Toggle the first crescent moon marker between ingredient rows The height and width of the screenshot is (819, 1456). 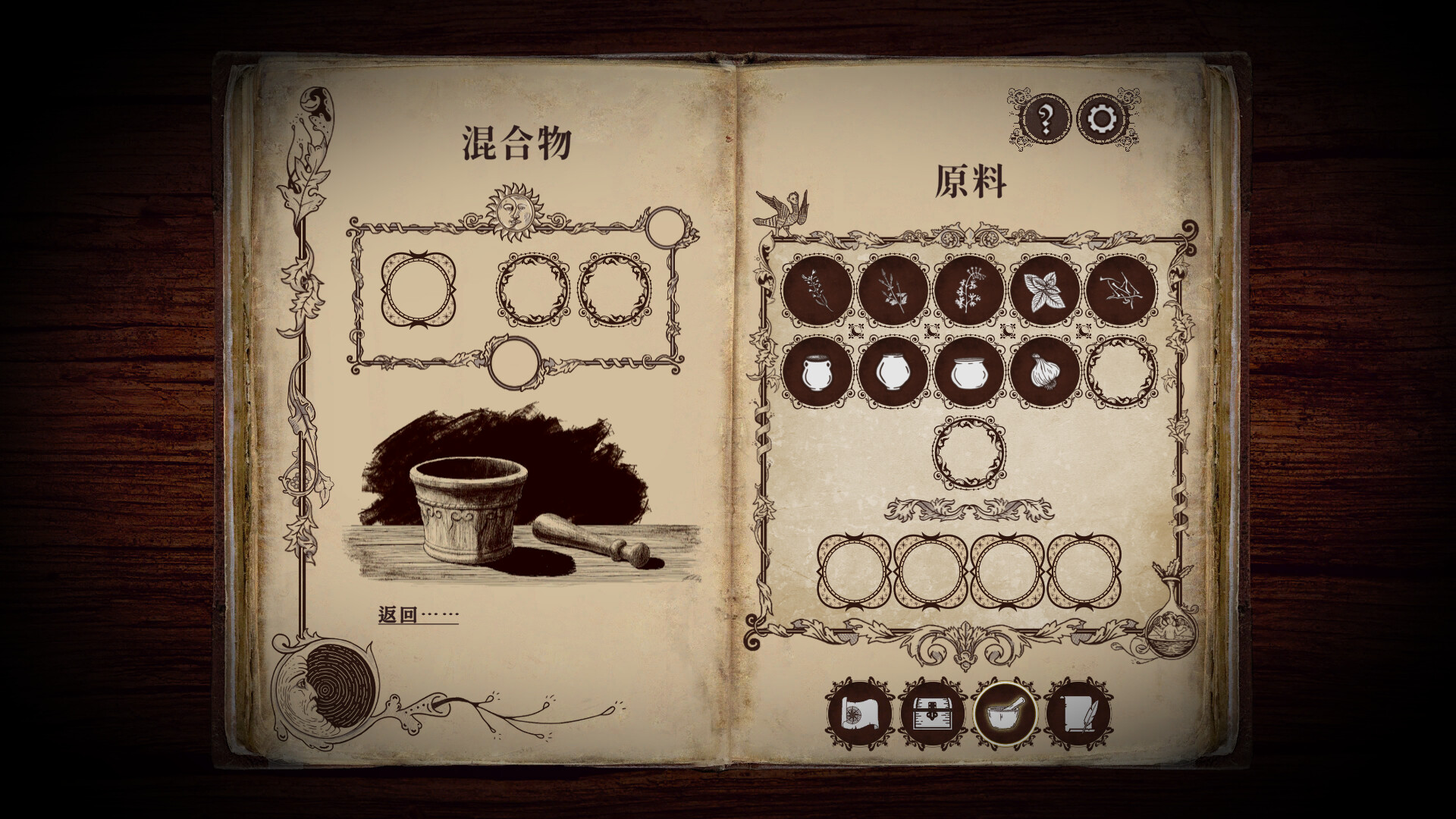click(x=856, y=332)
